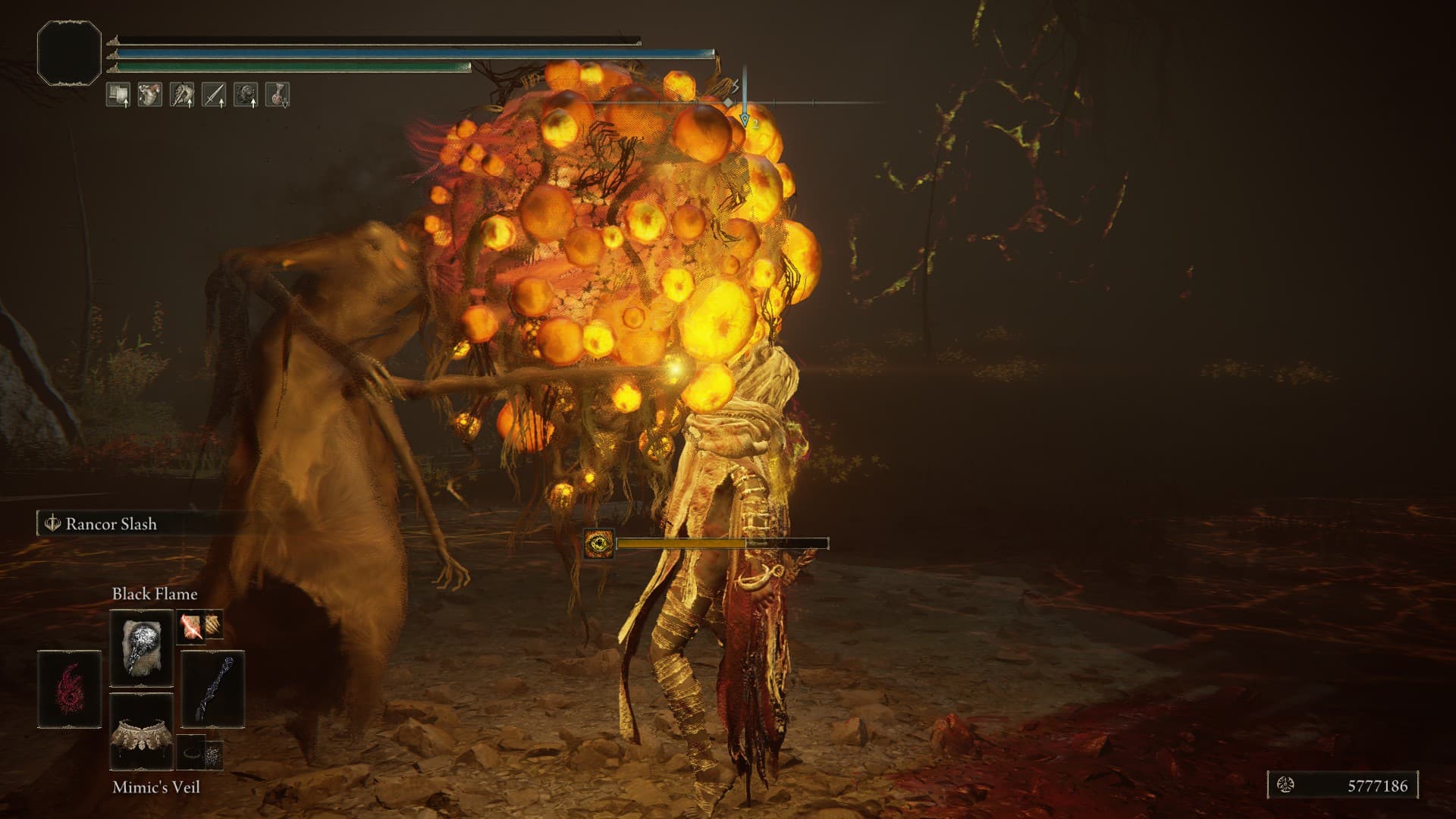Click the golden eye boss status icon
Viewport: 1456px width, 819px height.
coord(599,543)
